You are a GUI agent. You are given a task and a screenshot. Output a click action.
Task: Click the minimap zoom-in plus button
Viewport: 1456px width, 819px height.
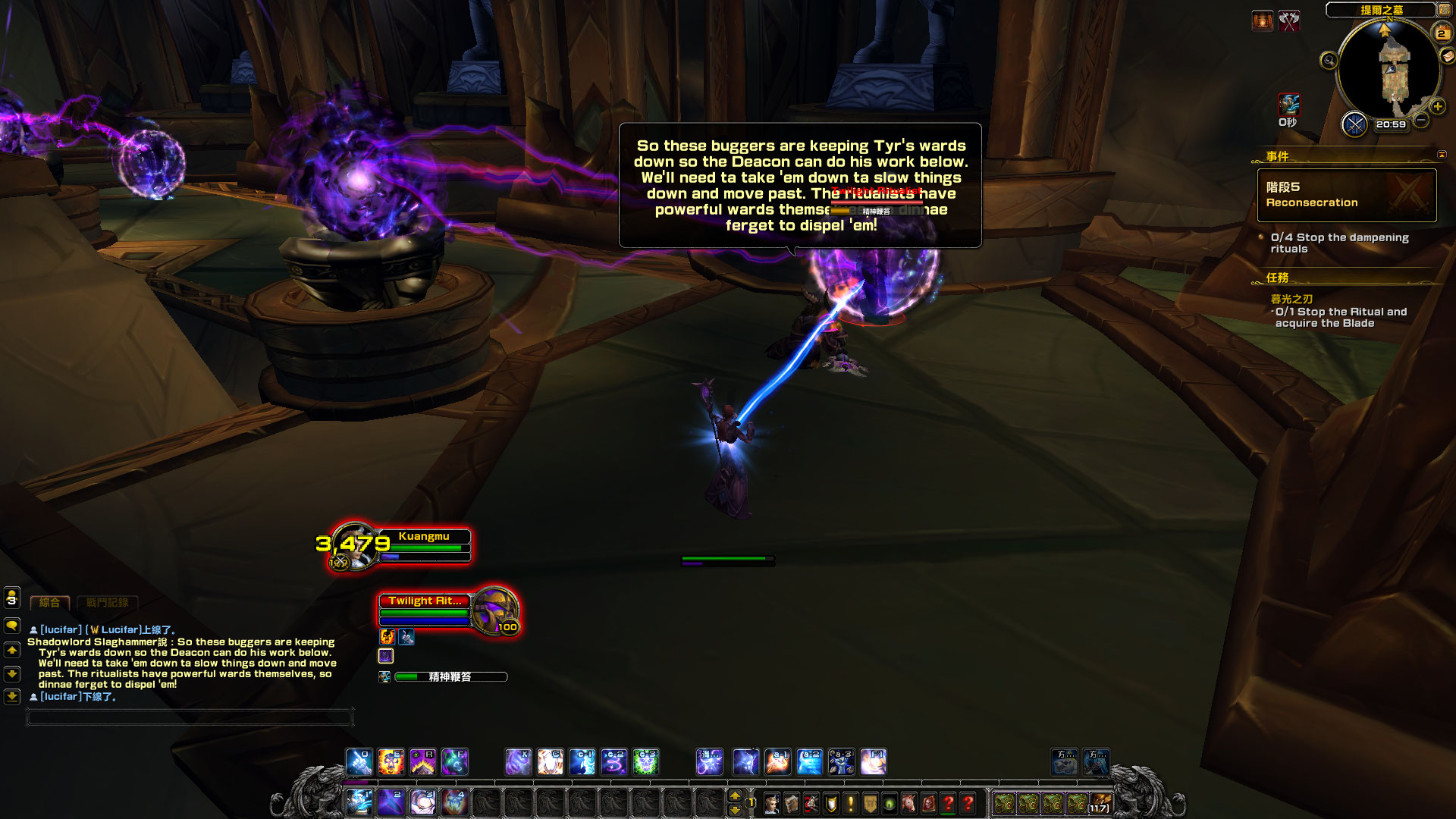[1437, 107]
